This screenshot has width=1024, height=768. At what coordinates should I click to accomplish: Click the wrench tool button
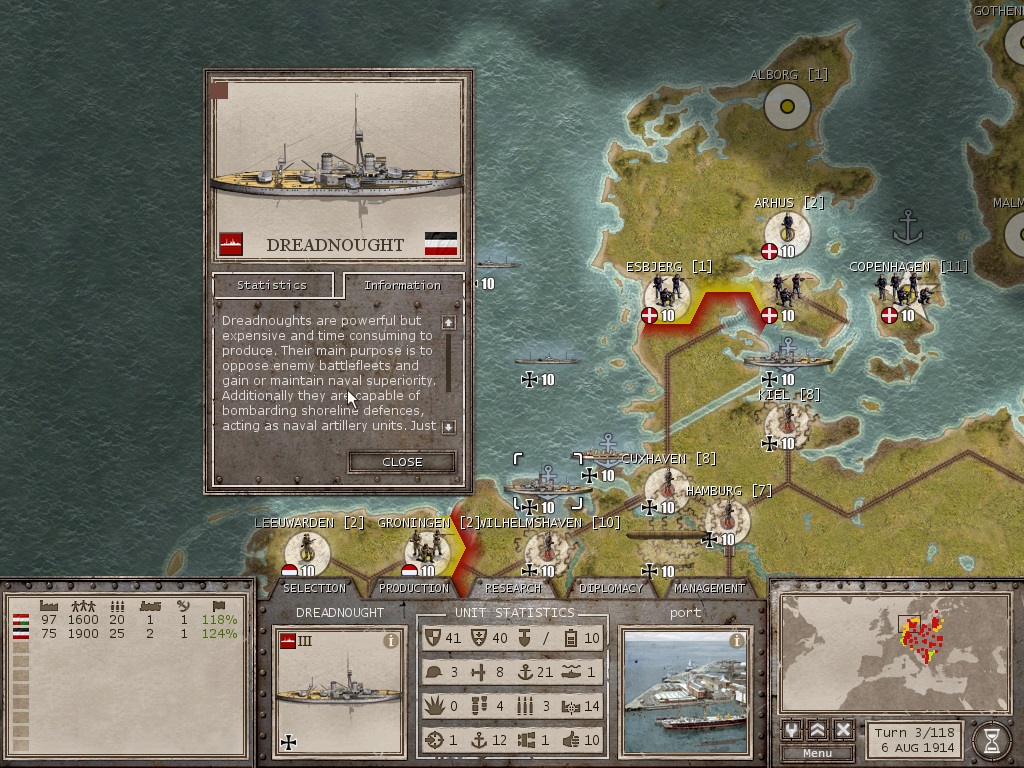click(791, 730)
